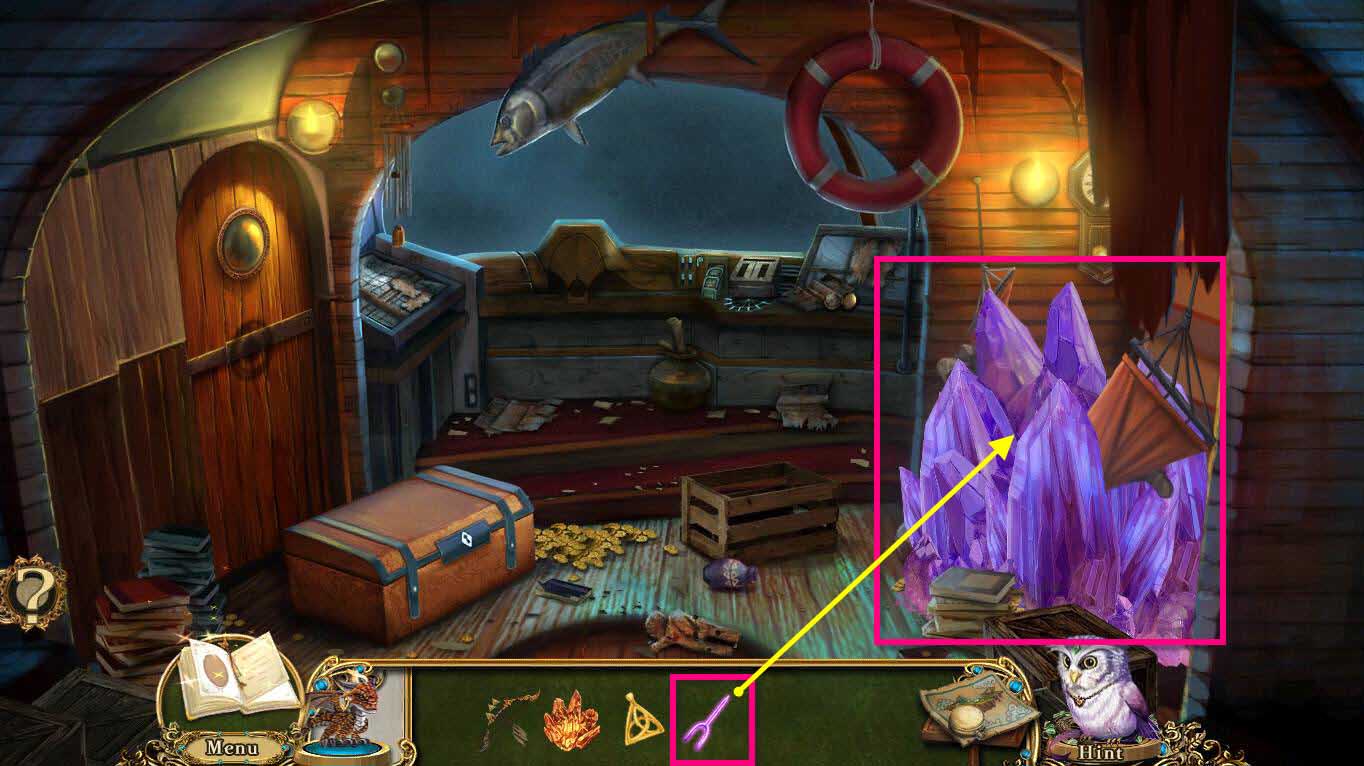Click the empty wooden crate on deck

tap(757, 510)
